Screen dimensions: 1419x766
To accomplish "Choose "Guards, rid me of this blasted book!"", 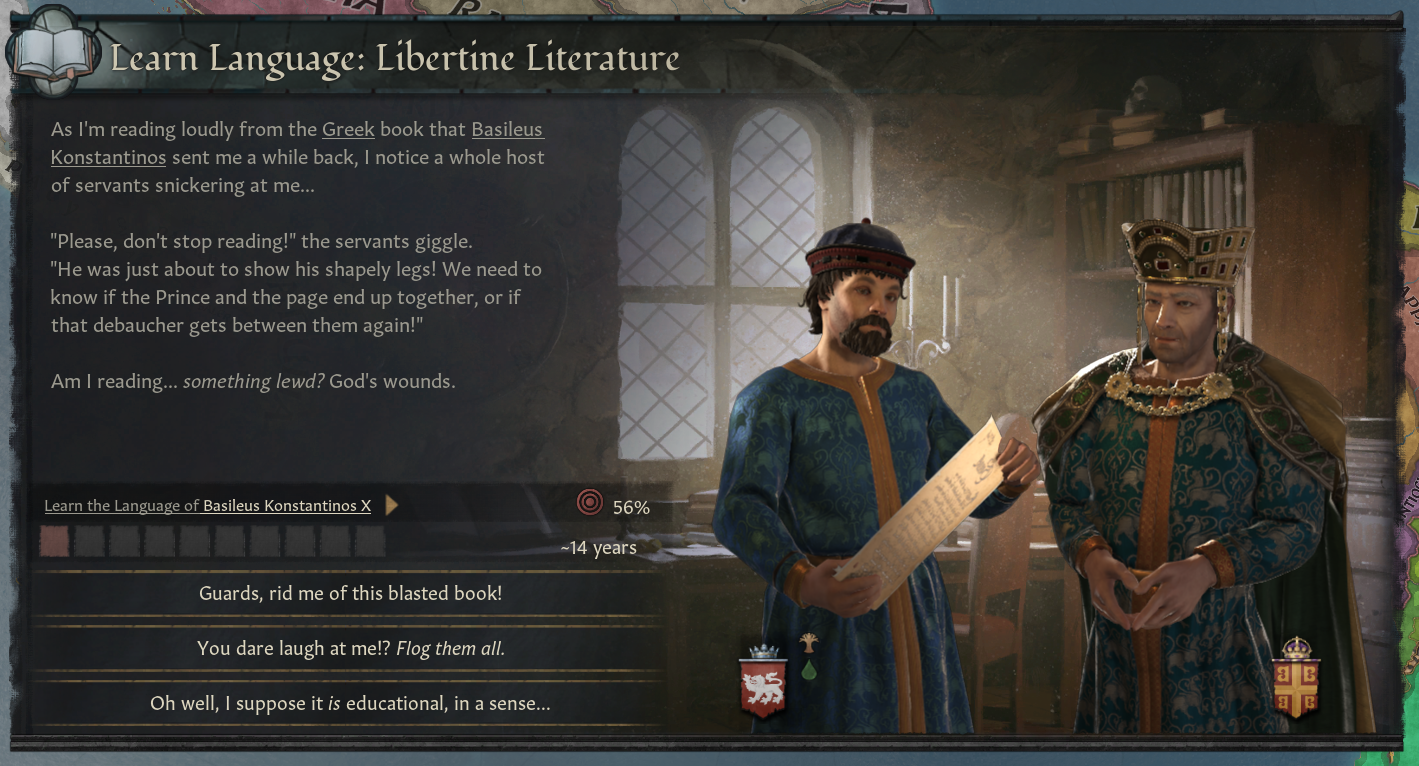I will tap(350, 593).
